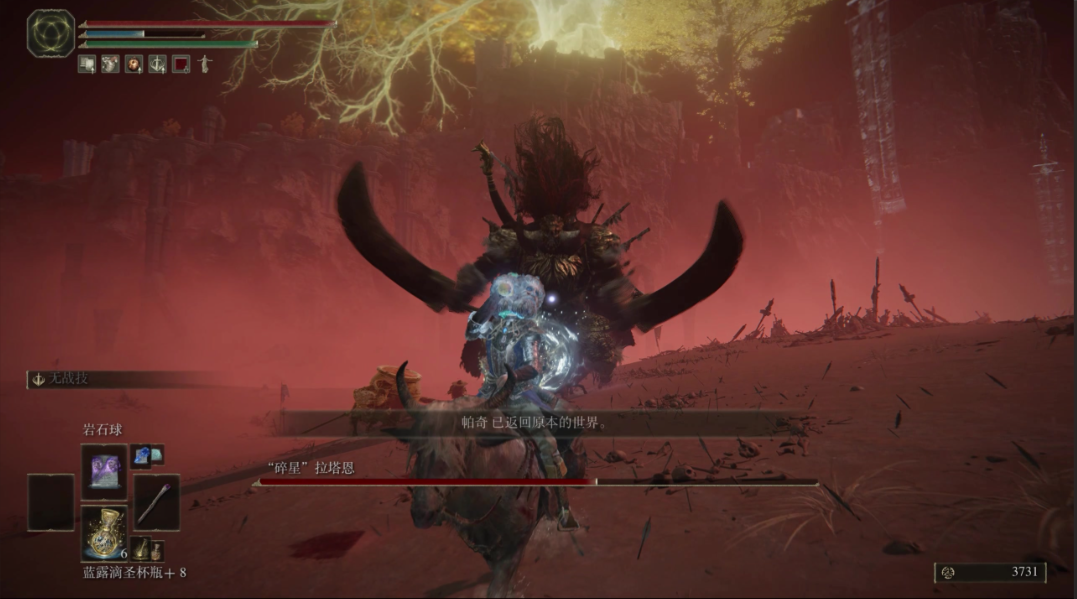
Task: Click the empty left-hand armament slot
Action: point(51,502)
